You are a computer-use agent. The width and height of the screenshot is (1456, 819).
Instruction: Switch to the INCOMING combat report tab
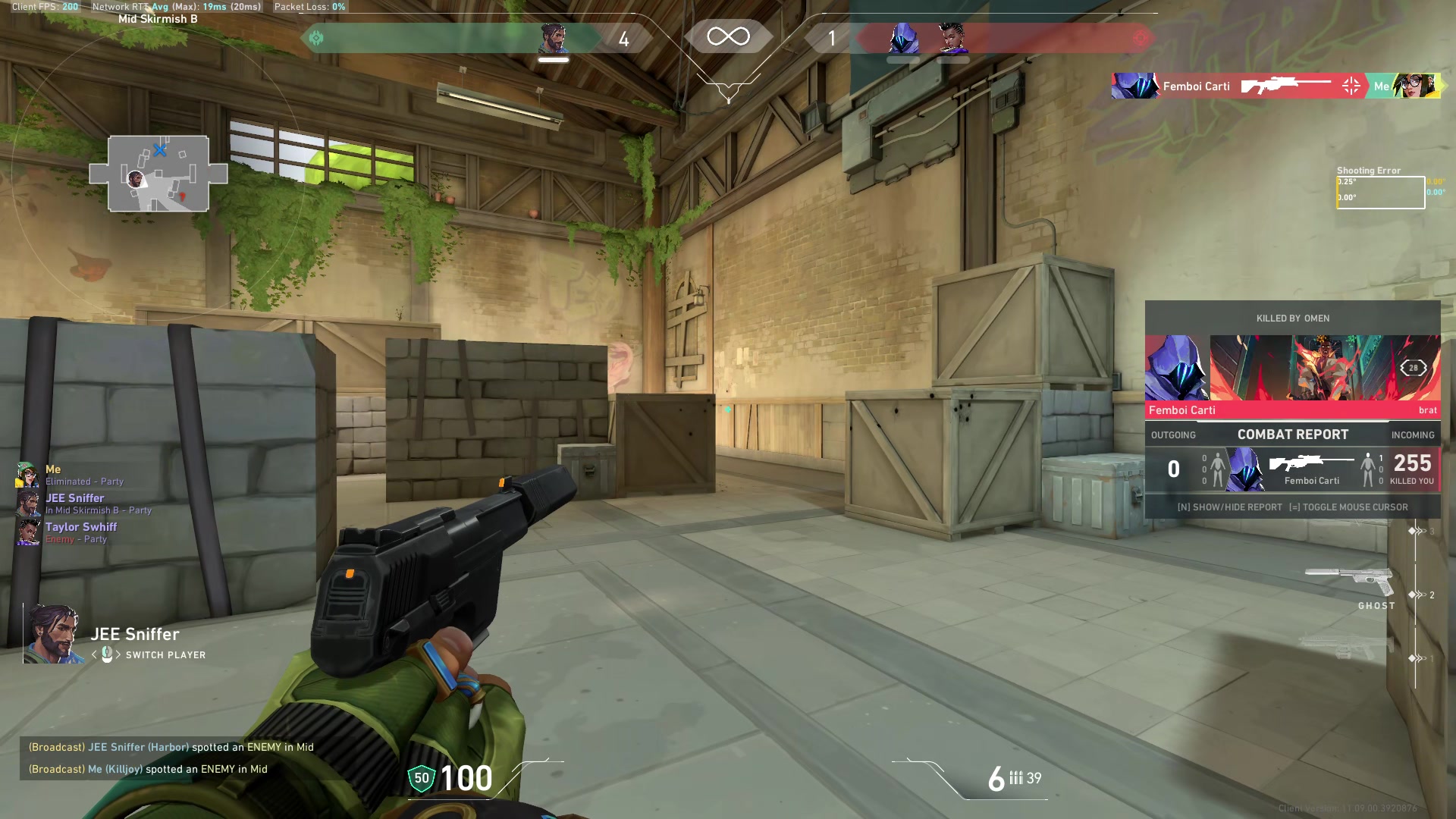pyautogui.click(x=1413, y=435)
